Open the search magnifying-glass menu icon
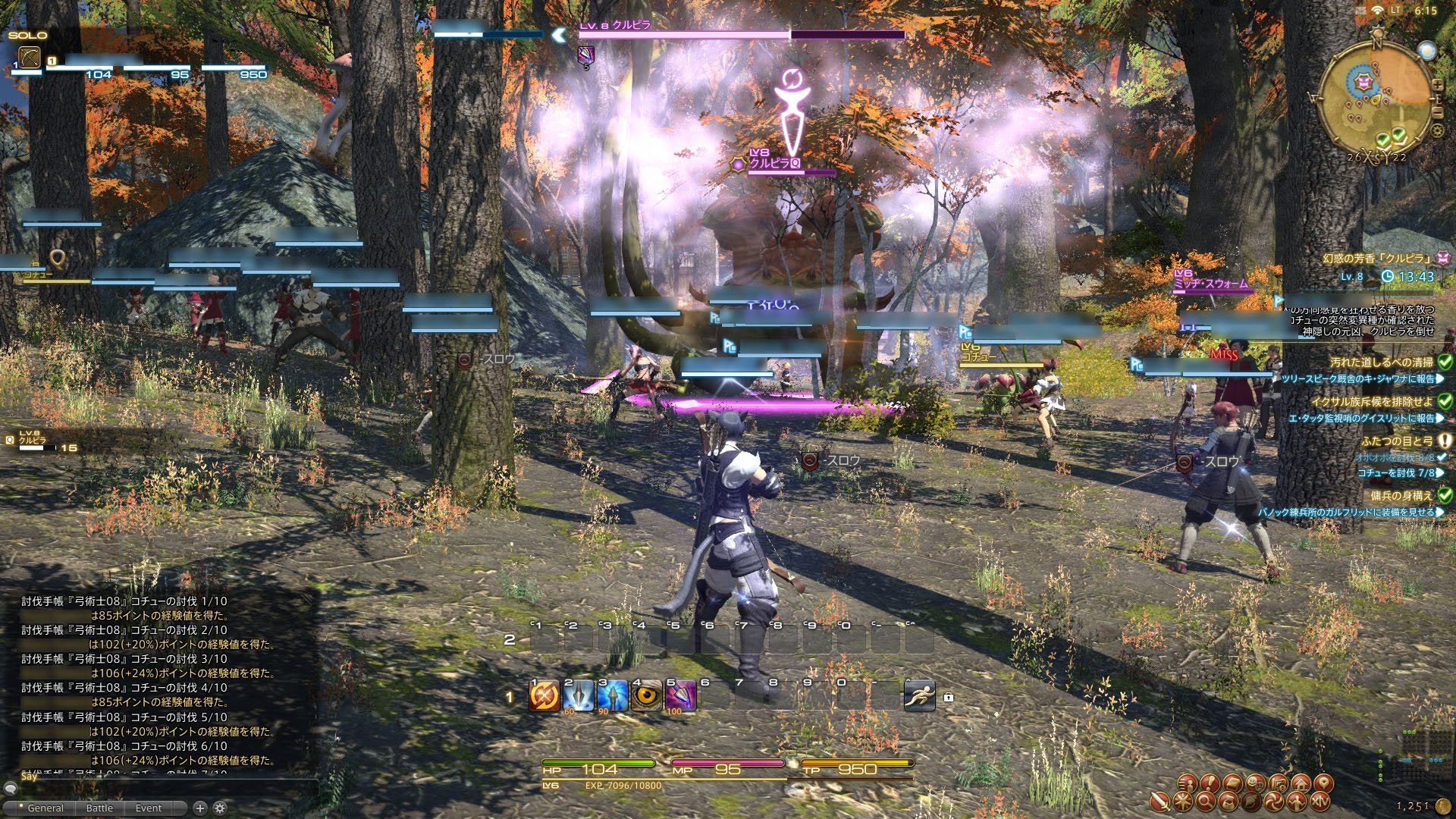 pyautogui.click(x=1206, y=802)
